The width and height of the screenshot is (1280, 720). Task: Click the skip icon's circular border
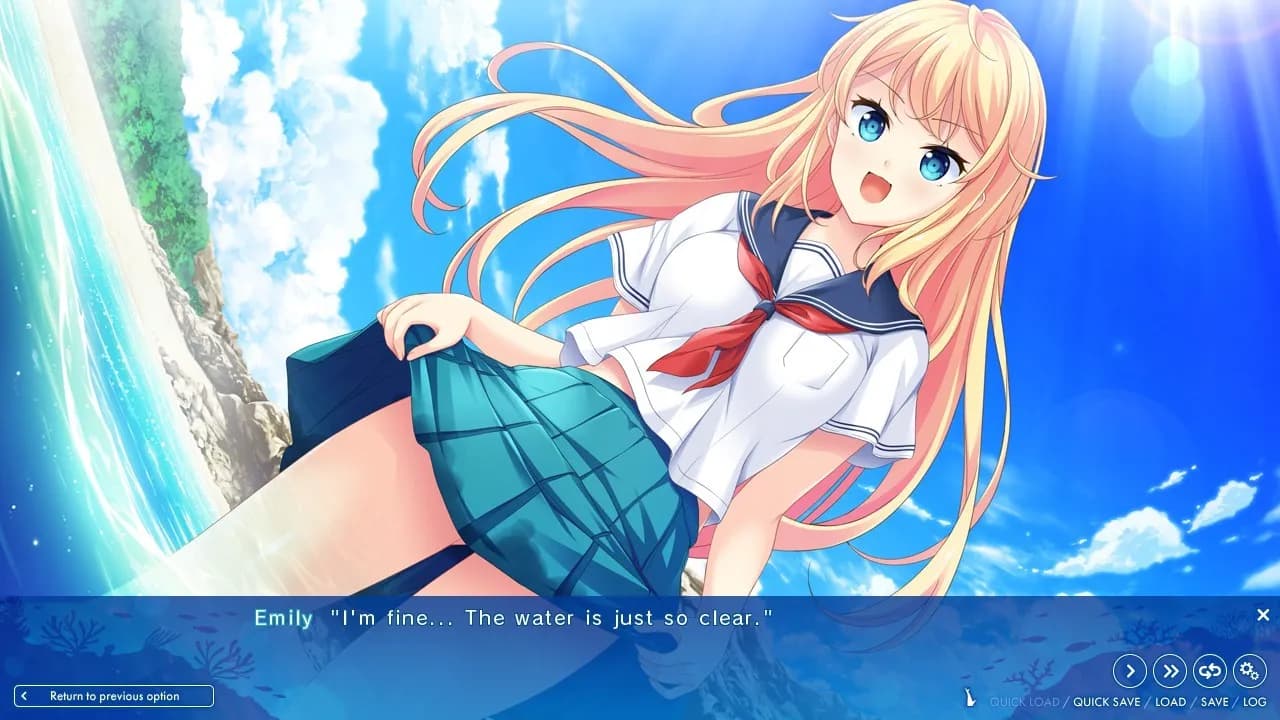[x=1170, y=652]
